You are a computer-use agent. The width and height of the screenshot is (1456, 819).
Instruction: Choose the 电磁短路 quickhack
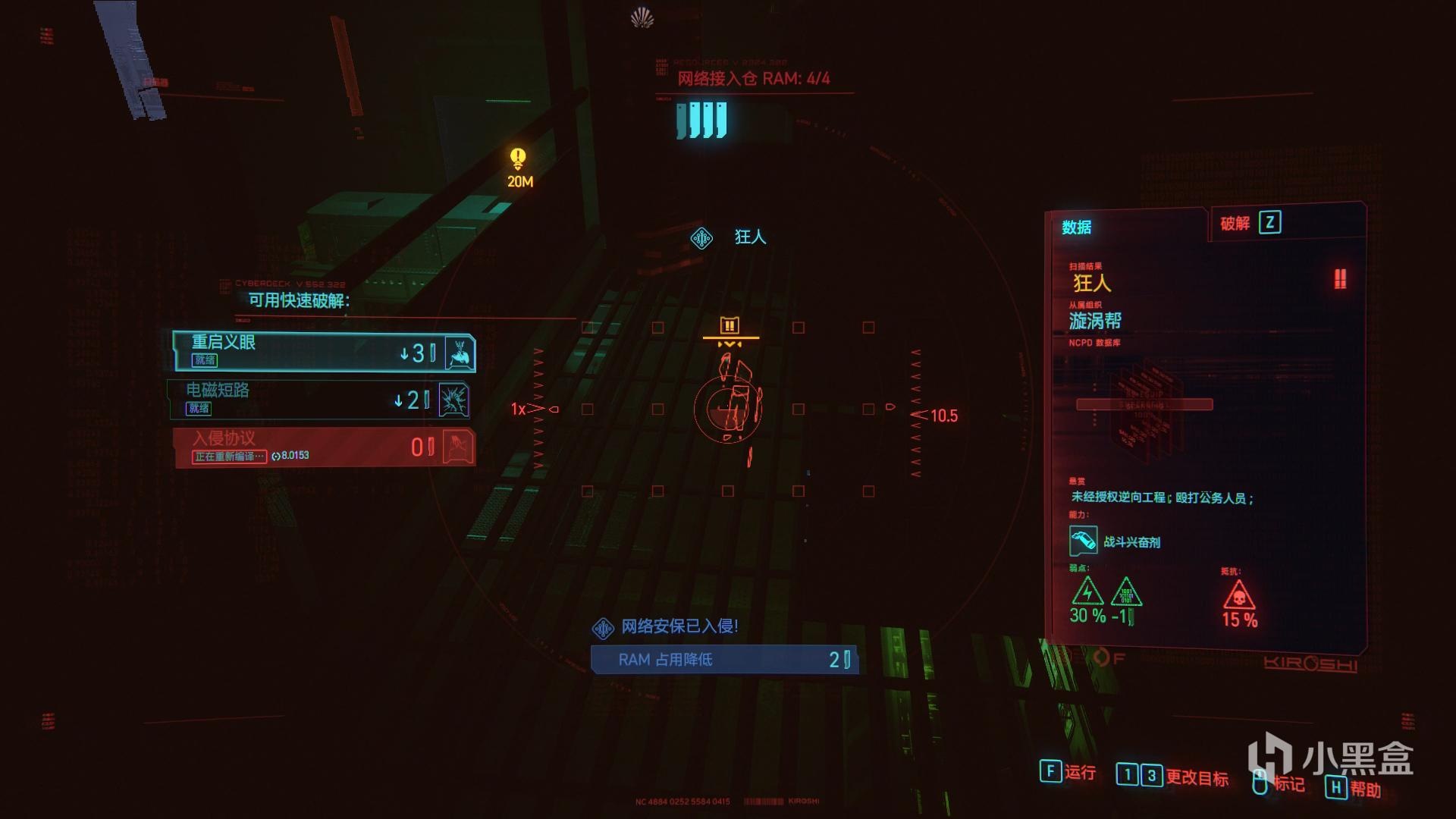pos(319,399)
